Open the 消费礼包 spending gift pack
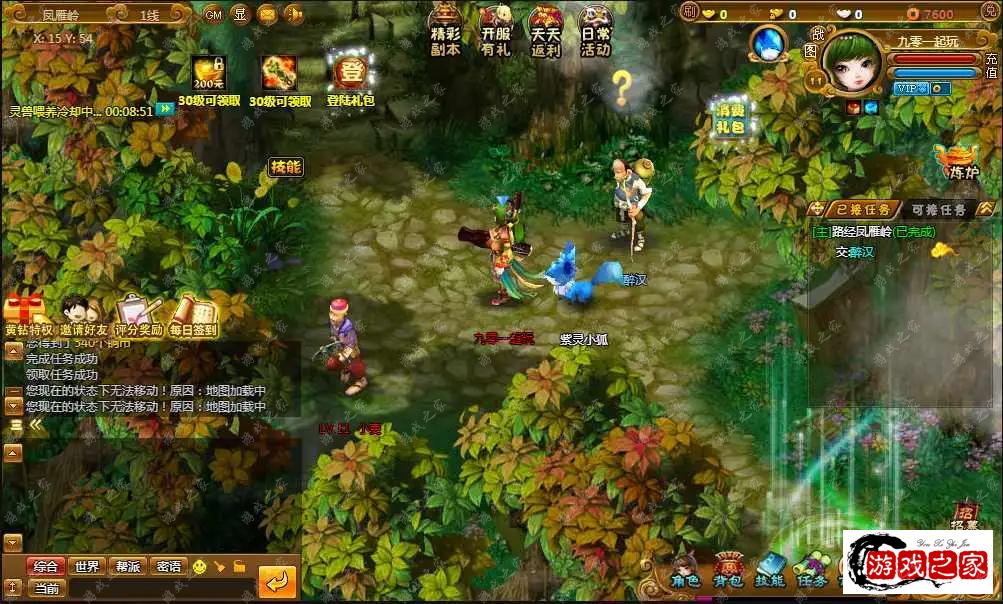This screenshot has width=1003, height=604. point(730,117)
